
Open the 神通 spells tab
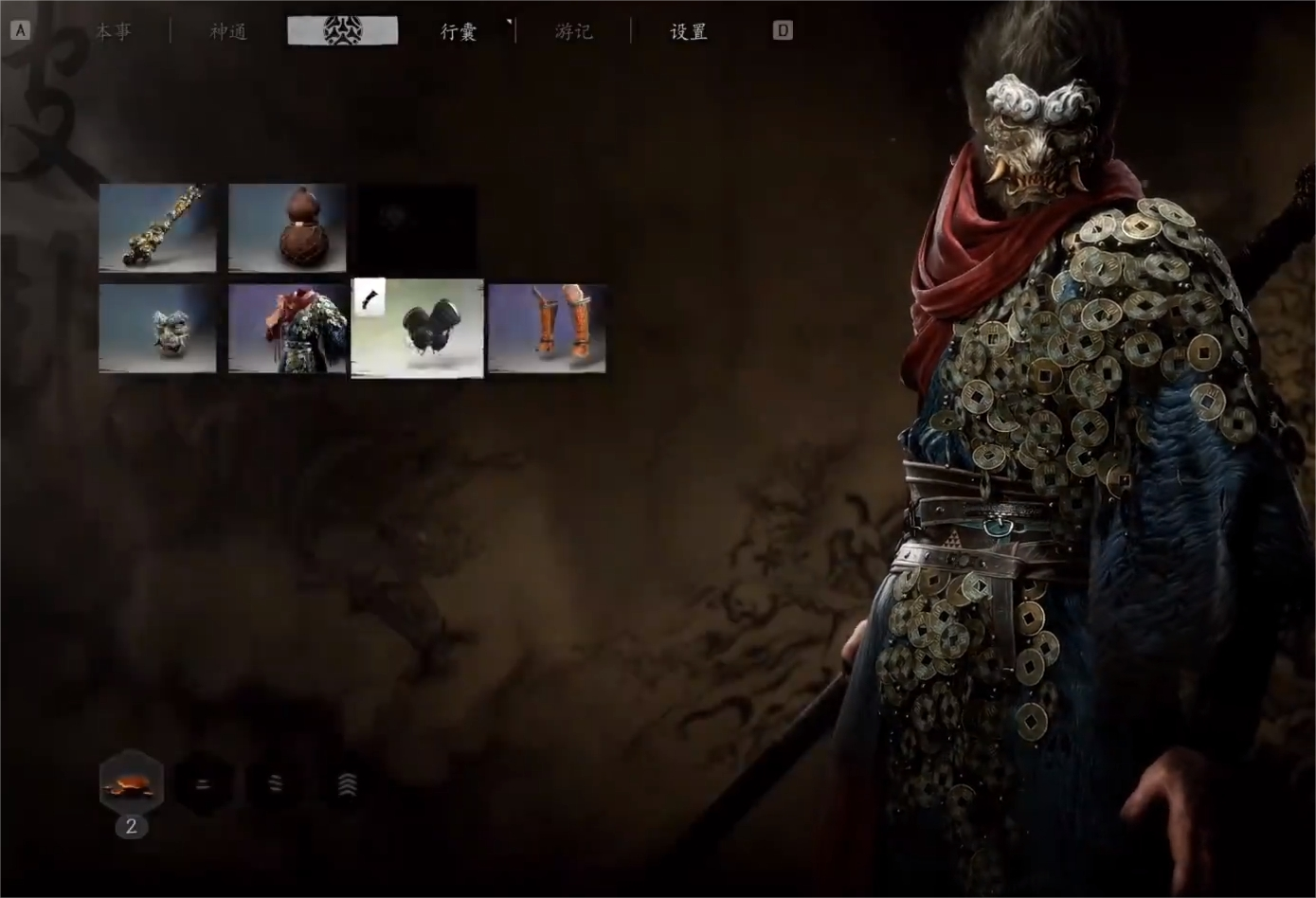(228, 31)
